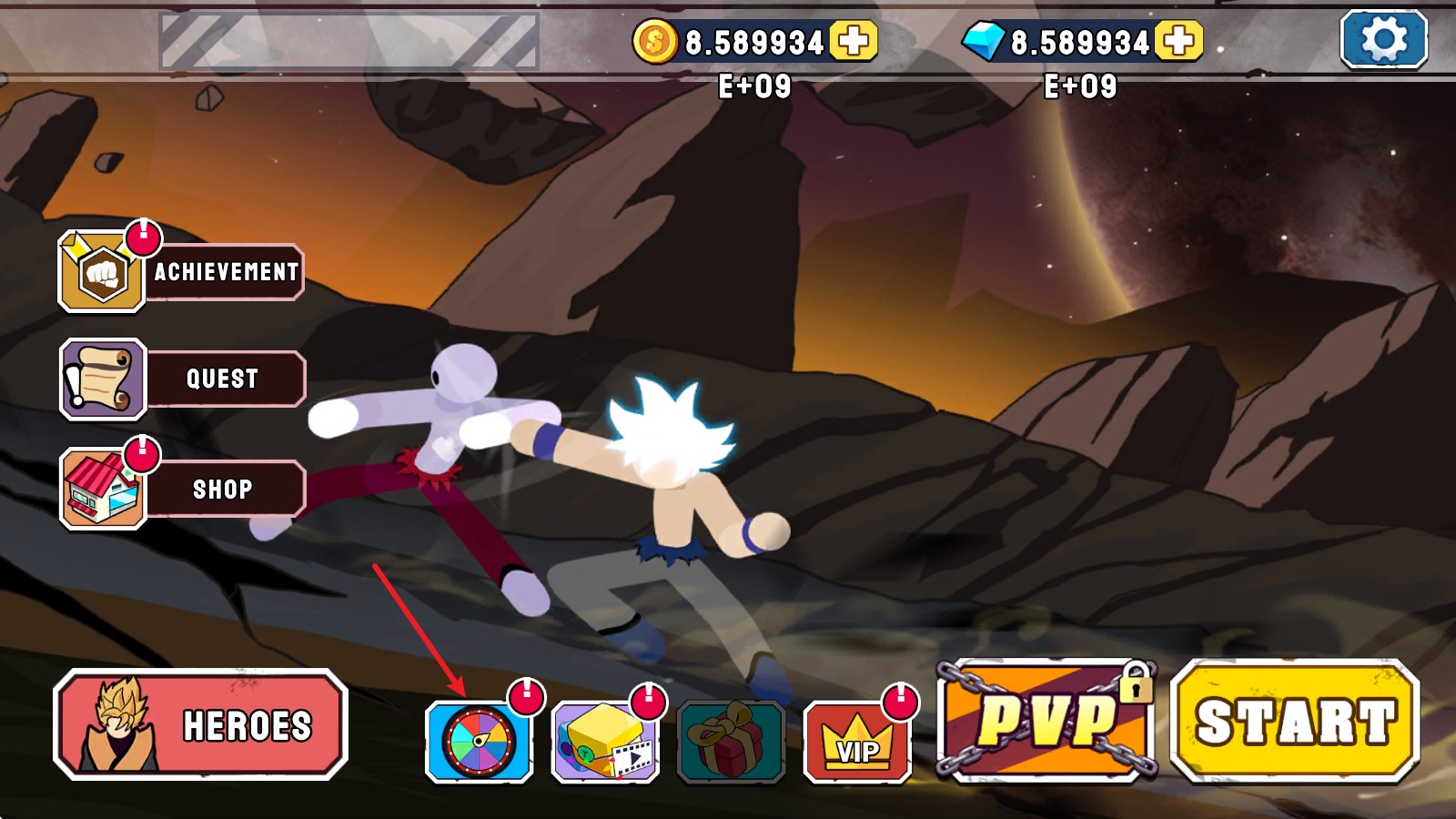Enter the Shop
Image resolution: width=1456 pixels, height=819 pixels.
pos(182,489)
